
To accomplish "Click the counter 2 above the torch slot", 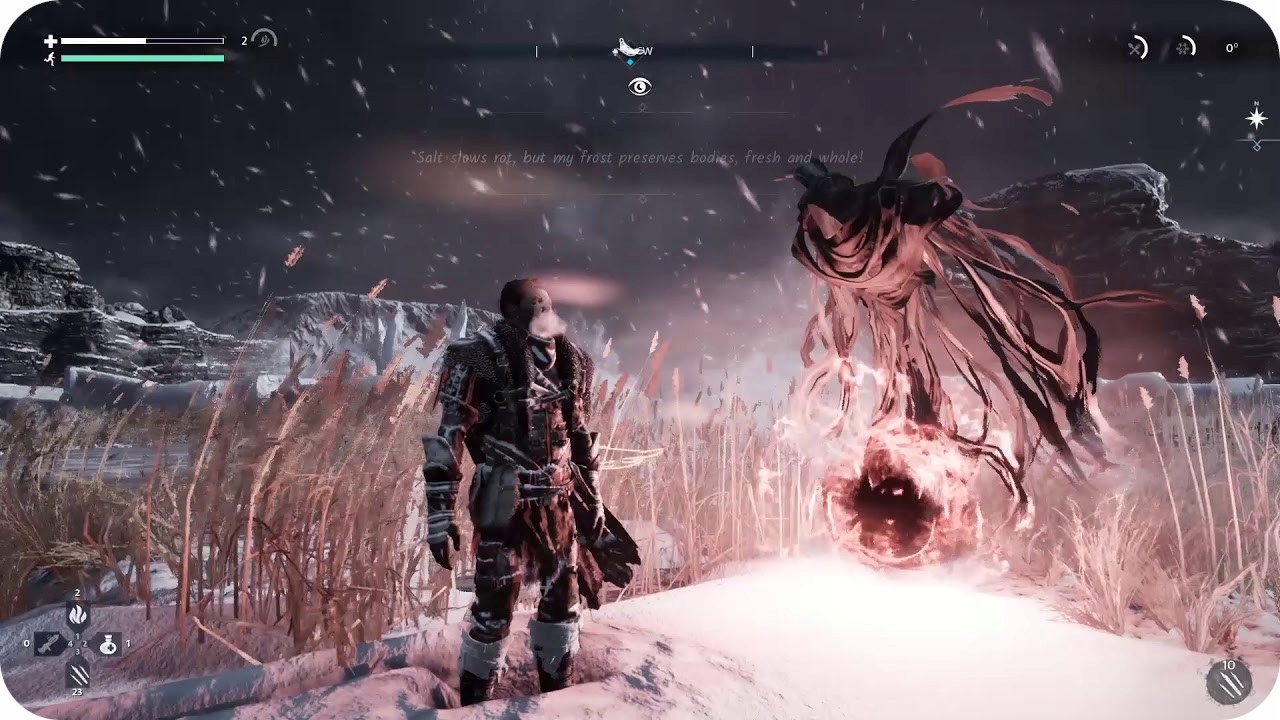I will coord(78,594).
